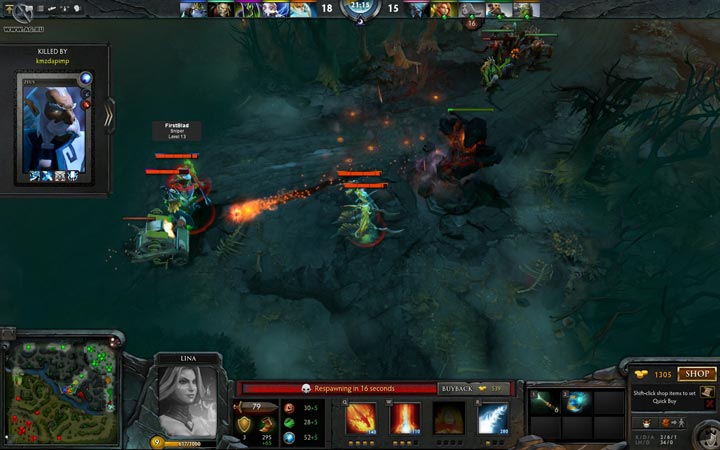720x450 pixels.
Task: Open the Dota logo menu button
Action: 13,11
